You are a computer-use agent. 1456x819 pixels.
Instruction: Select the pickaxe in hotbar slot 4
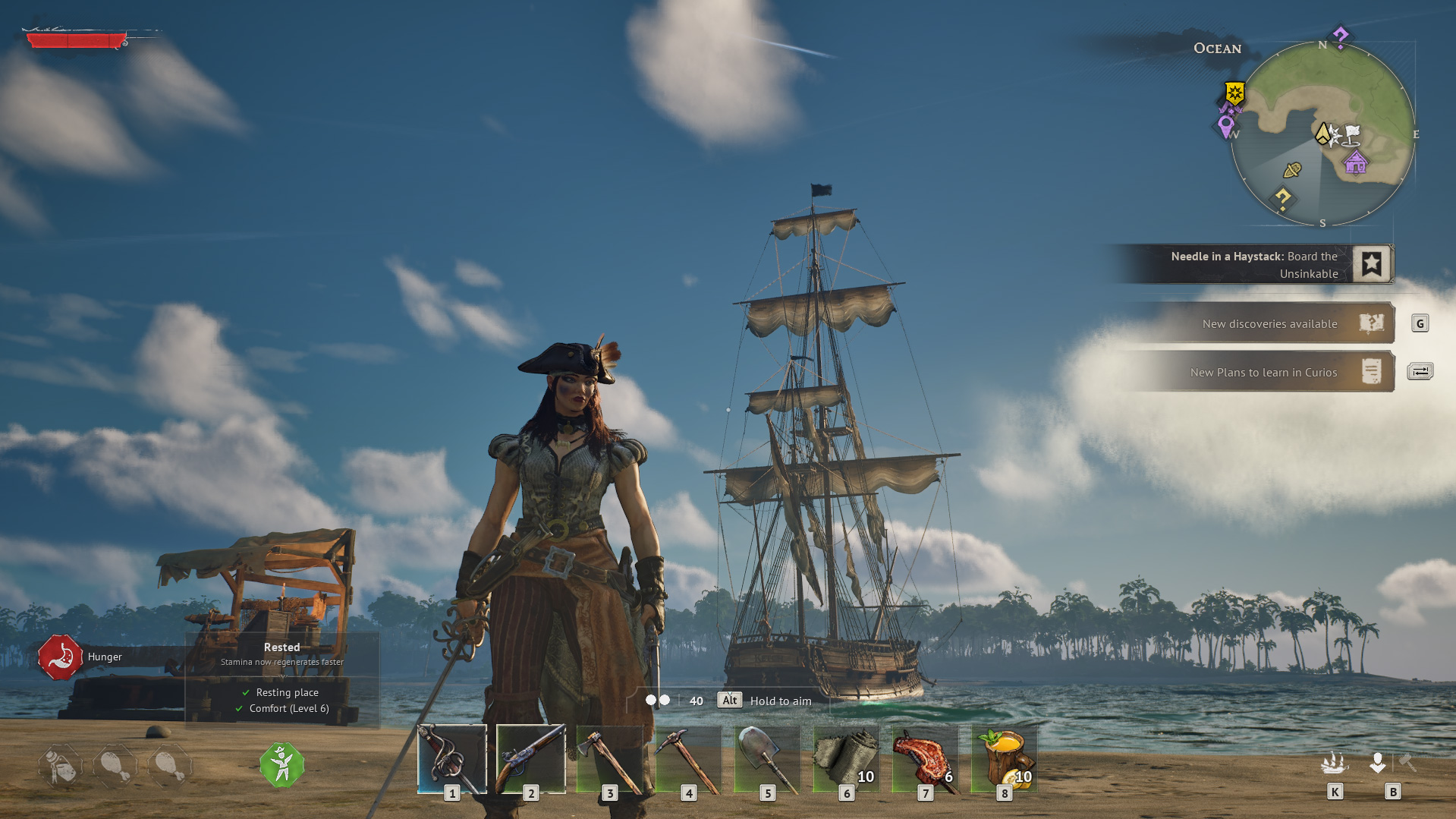pos(689,759)
